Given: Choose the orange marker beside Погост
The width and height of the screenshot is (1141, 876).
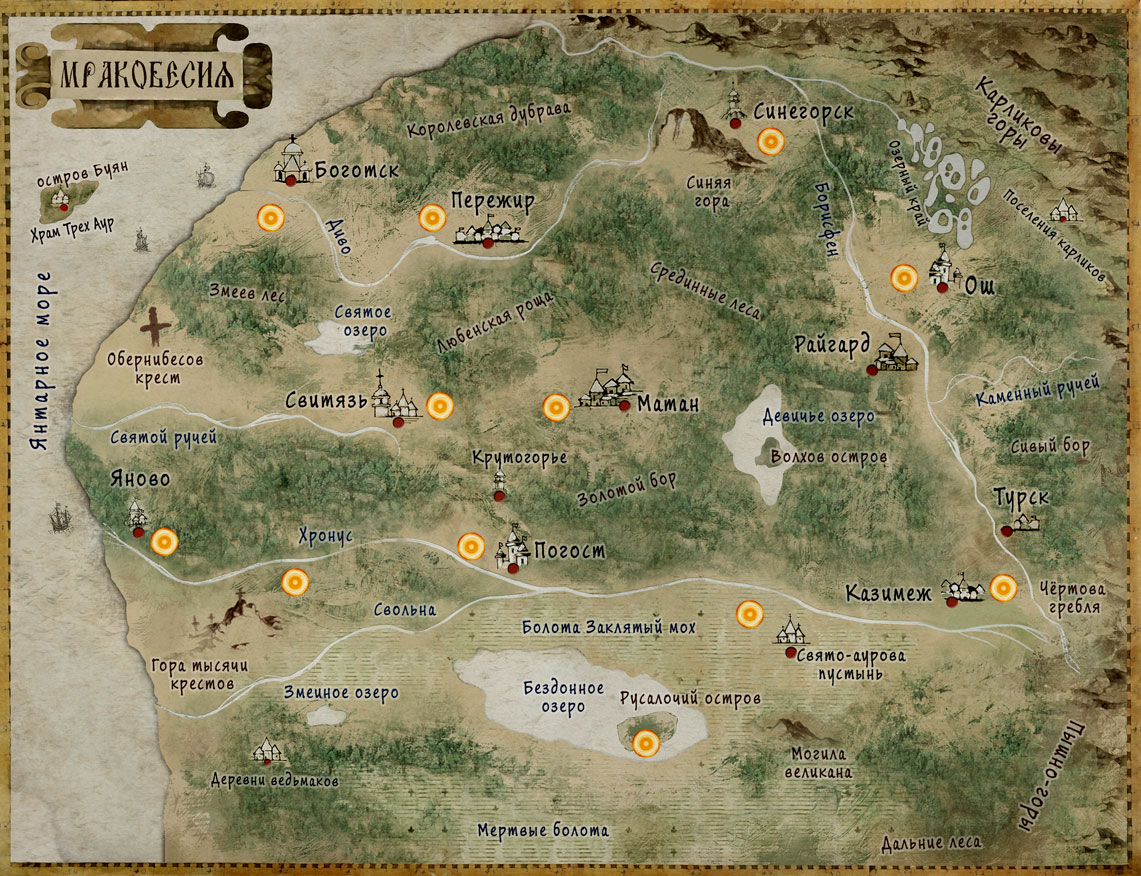Looking at the screenshot, I should 471,546.
